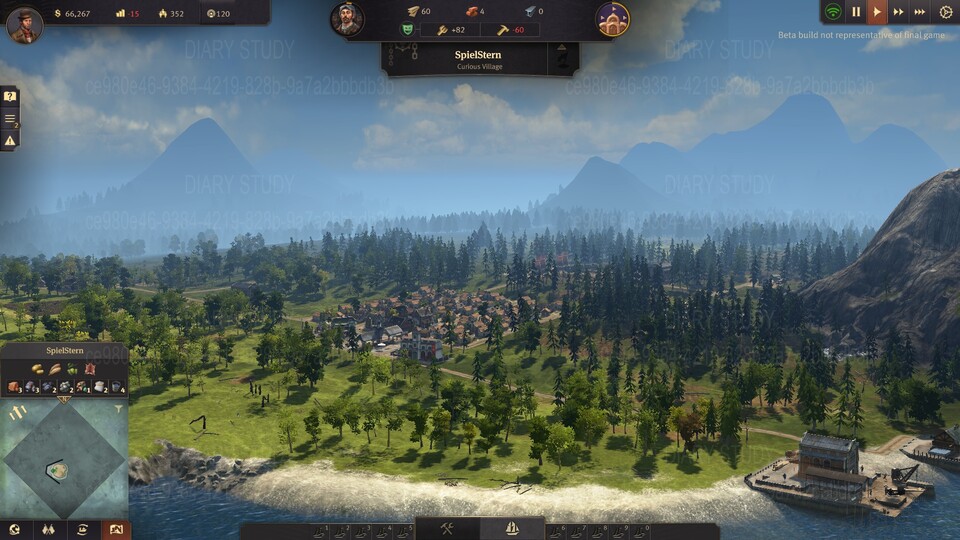This screenshot has height=540, width=960.
Task: Check the green connection status icon
Action: point(832,12)
